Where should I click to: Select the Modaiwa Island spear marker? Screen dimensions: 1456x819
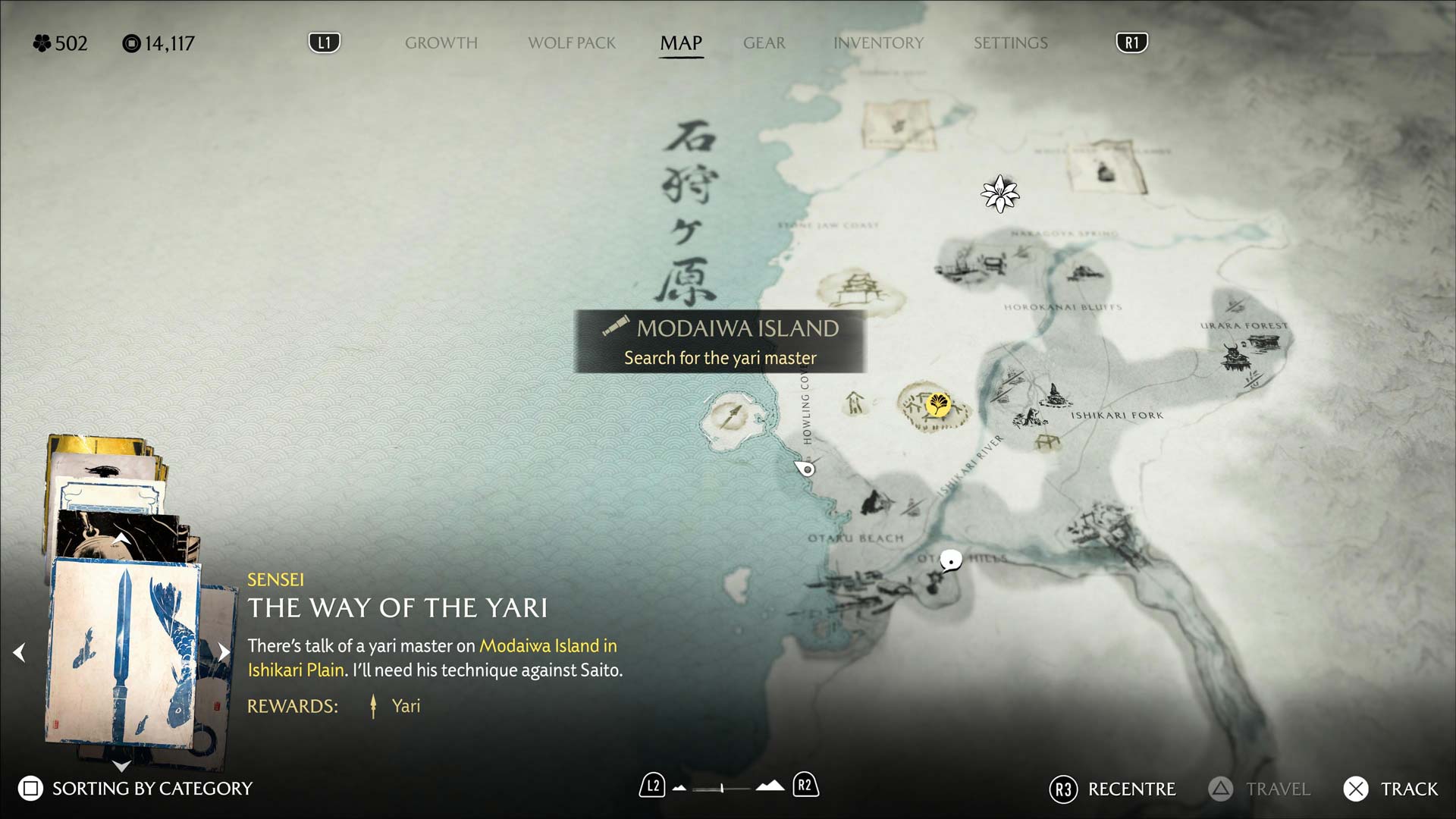(x=733, y=416)
